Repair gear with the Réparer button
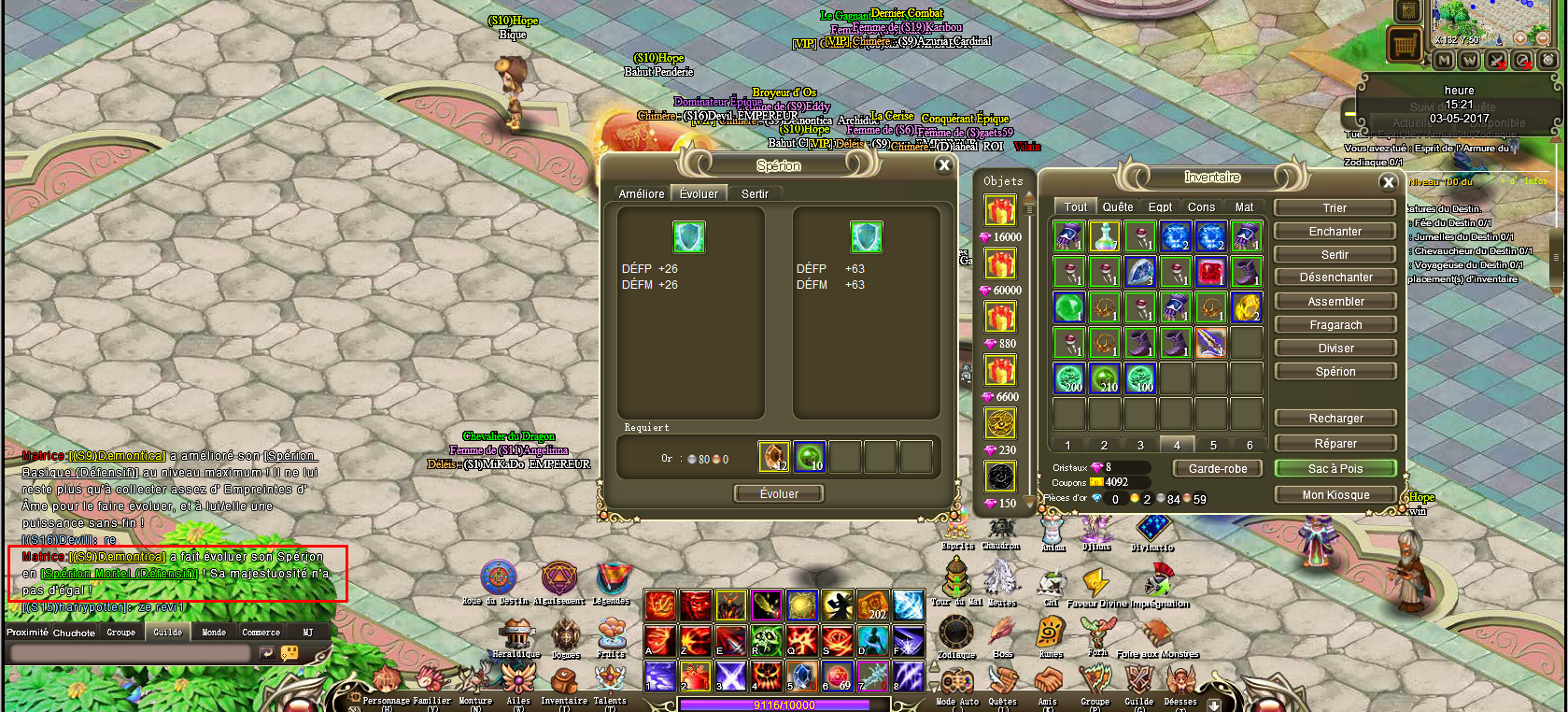The image size is (1568, 712). (1335, 443)
